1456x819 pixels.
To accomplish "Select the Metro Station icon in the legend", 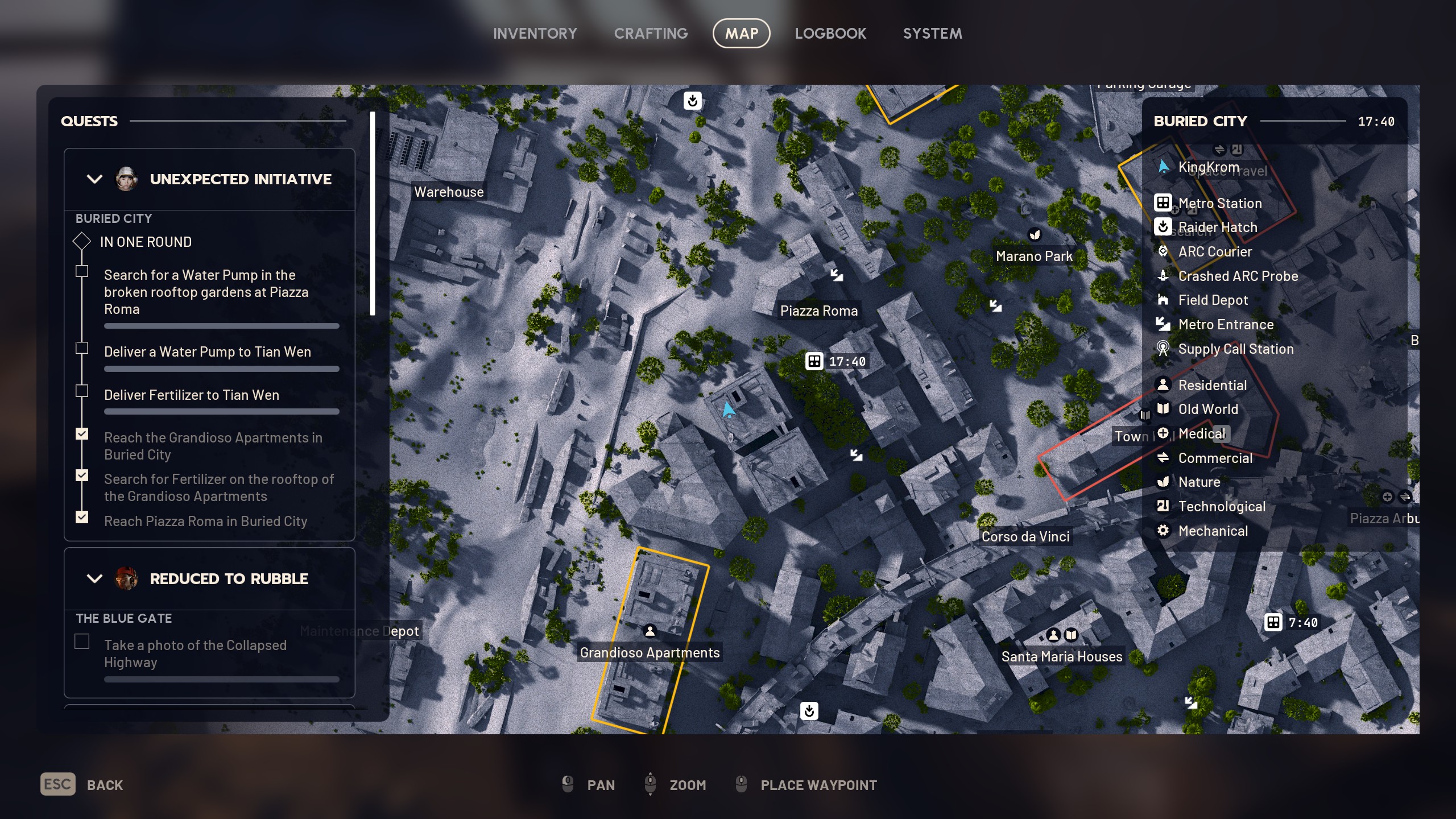I will coord(1164,203).
